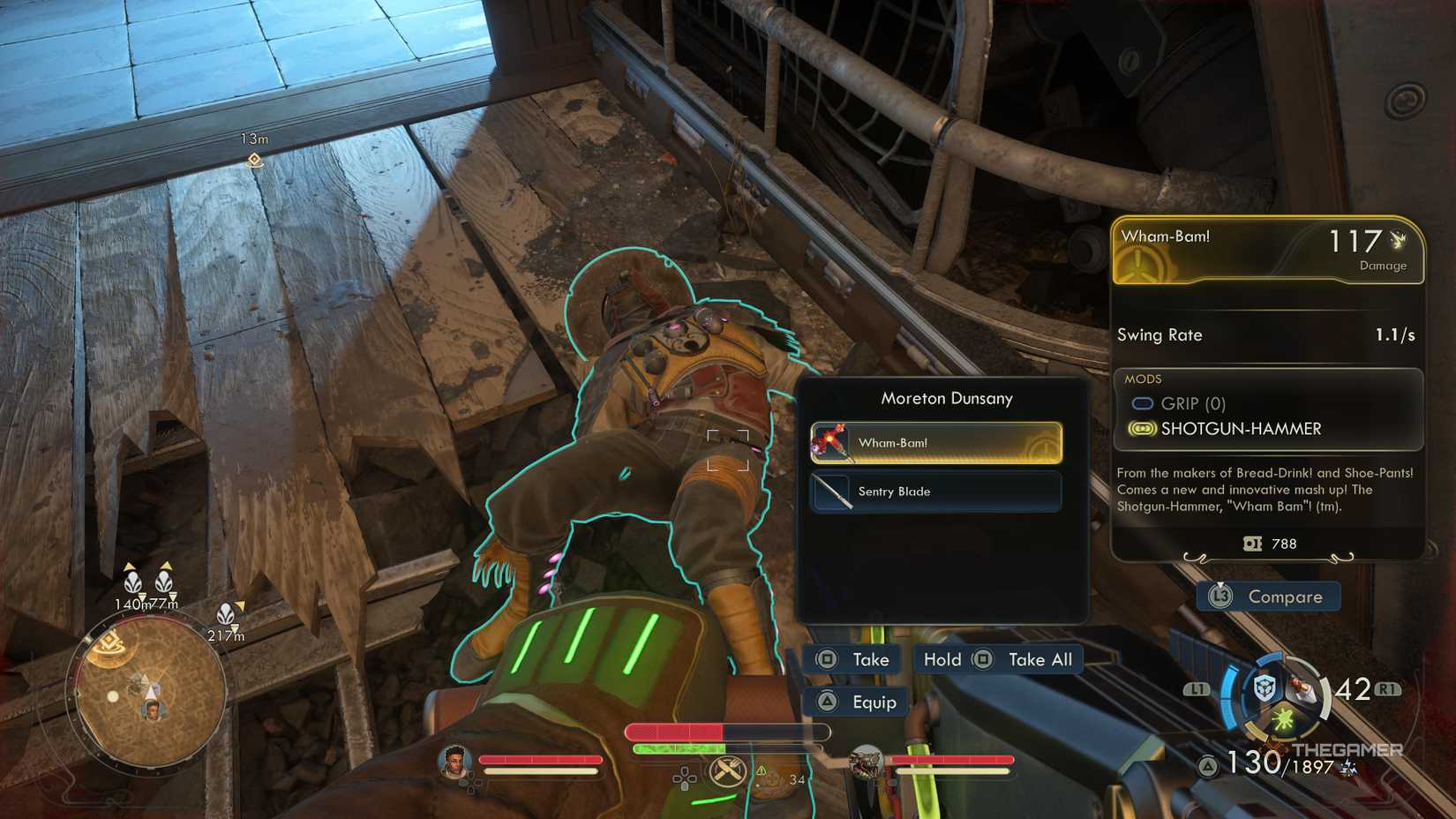Select the Sentry Blade entry in Moreton Dunsany's inventory
Screen dimensions: 1456x819
tap(935, 492)
